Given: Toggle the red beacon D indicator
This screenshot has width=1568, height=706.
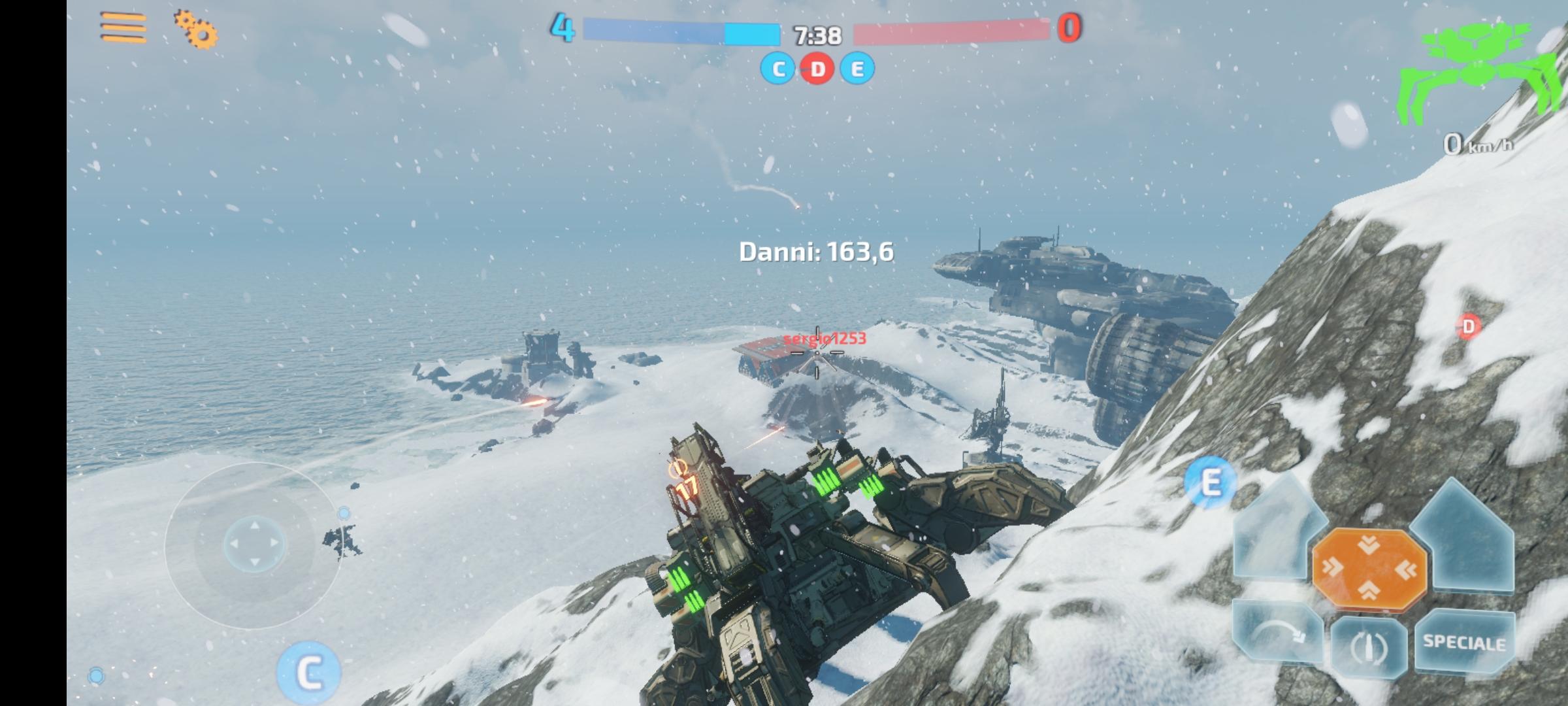Looking at the screenshot, I should (x=817, y=68).
